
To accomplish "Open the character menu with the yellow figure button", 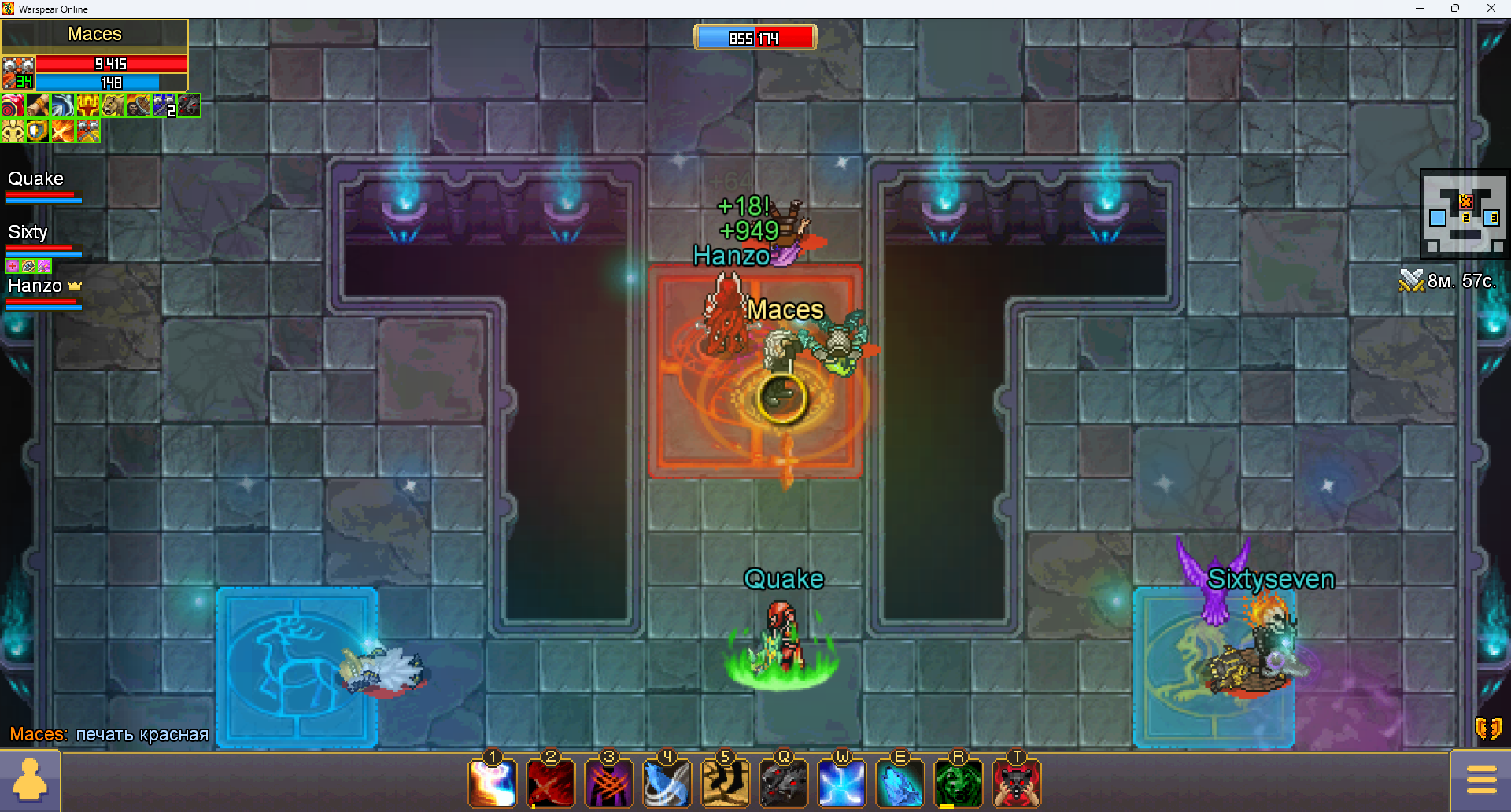I will 30,781.
